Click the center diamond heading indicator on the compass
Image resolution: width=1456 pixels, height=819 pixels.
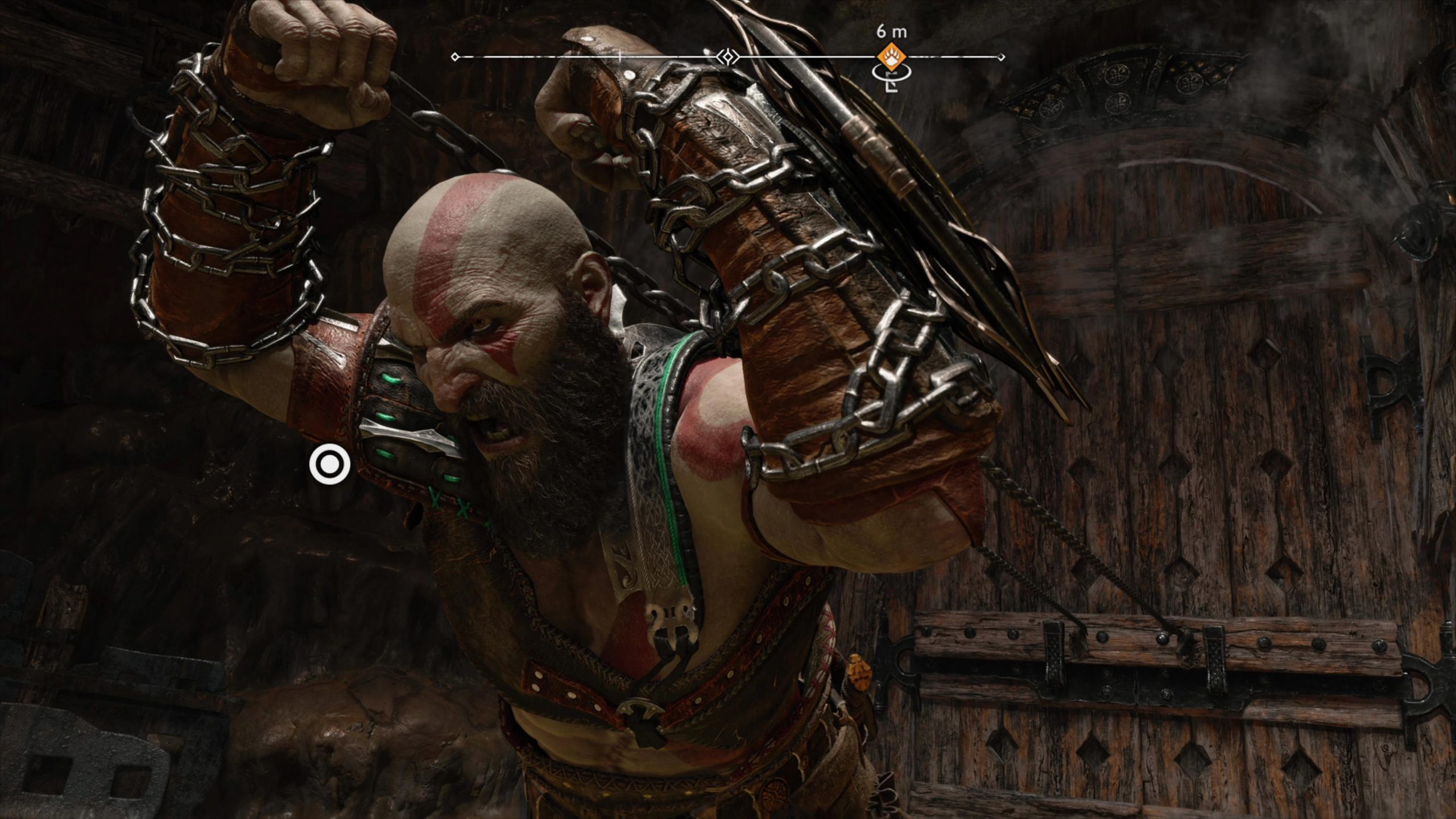[727, 57]
